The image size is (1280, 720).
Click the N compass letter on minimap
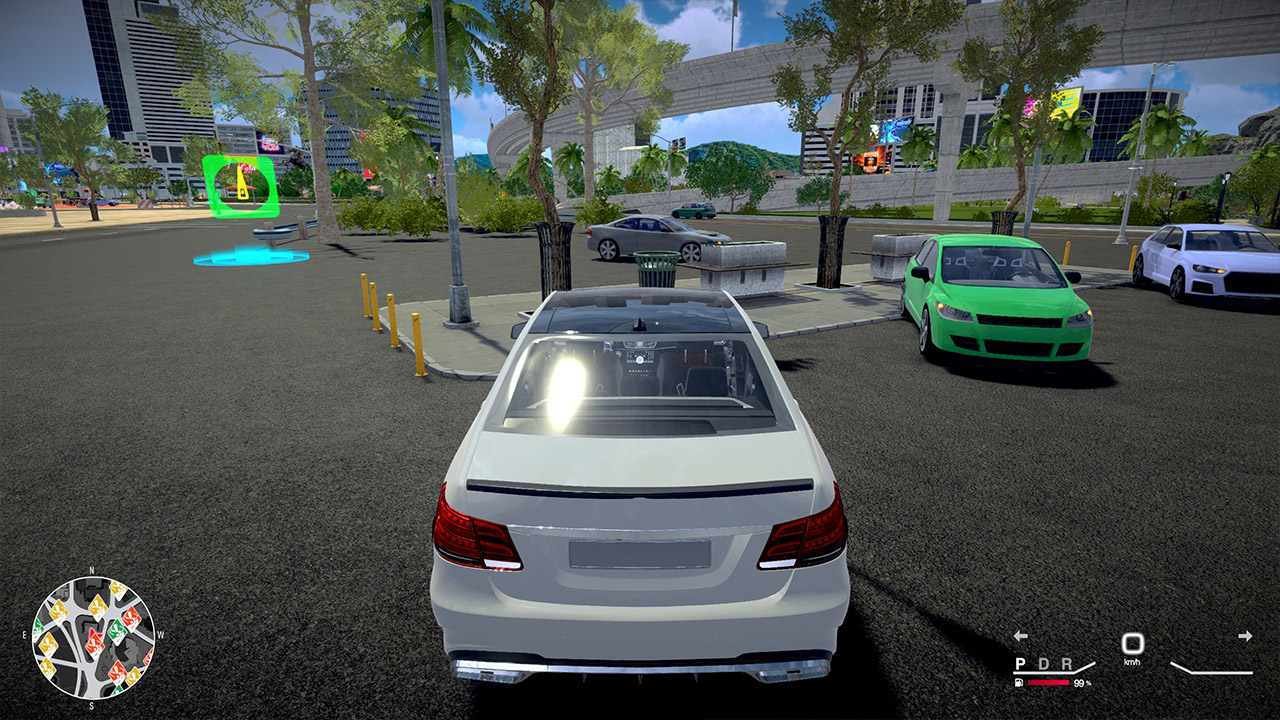click(91, 569)
